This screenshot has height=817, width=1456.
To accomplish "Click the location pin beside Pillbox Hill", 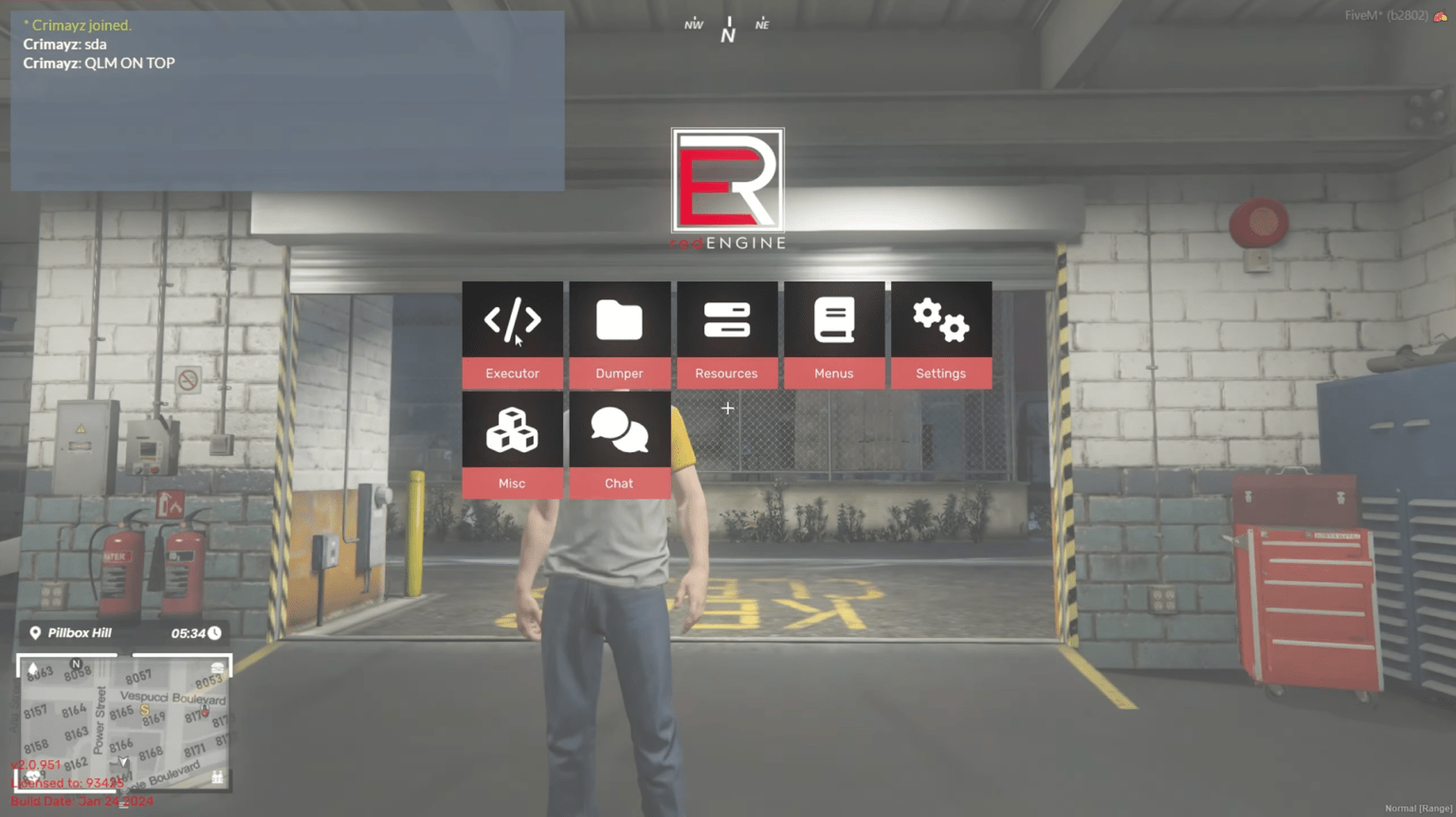I will (x=35, y=632).
